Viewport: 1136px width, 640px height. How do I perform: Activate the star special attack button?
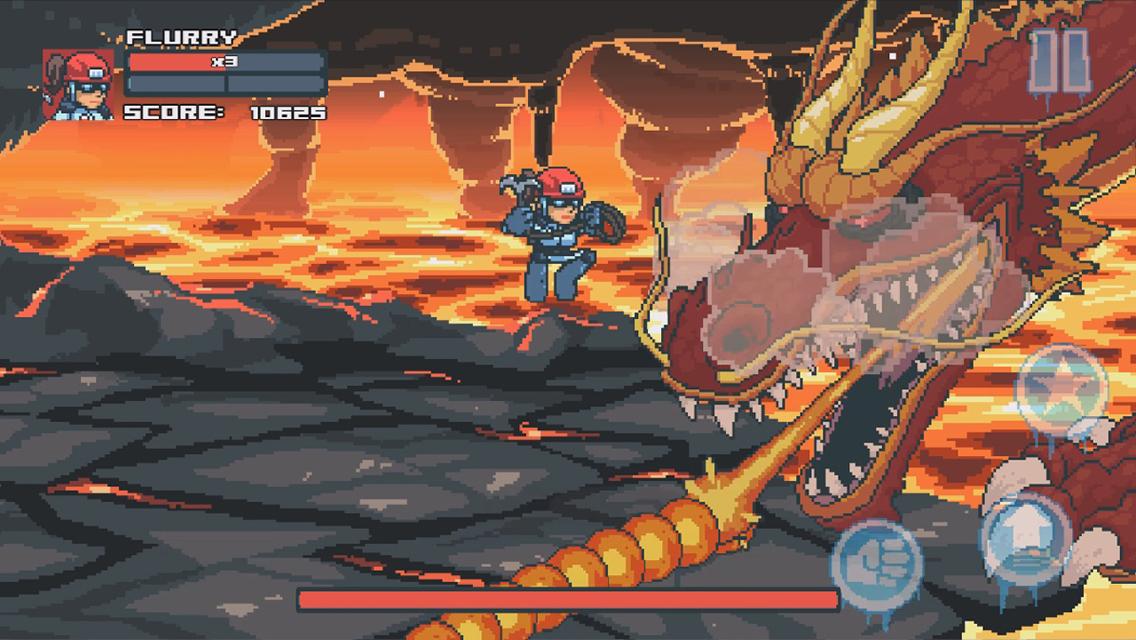tap(1062, 389)
